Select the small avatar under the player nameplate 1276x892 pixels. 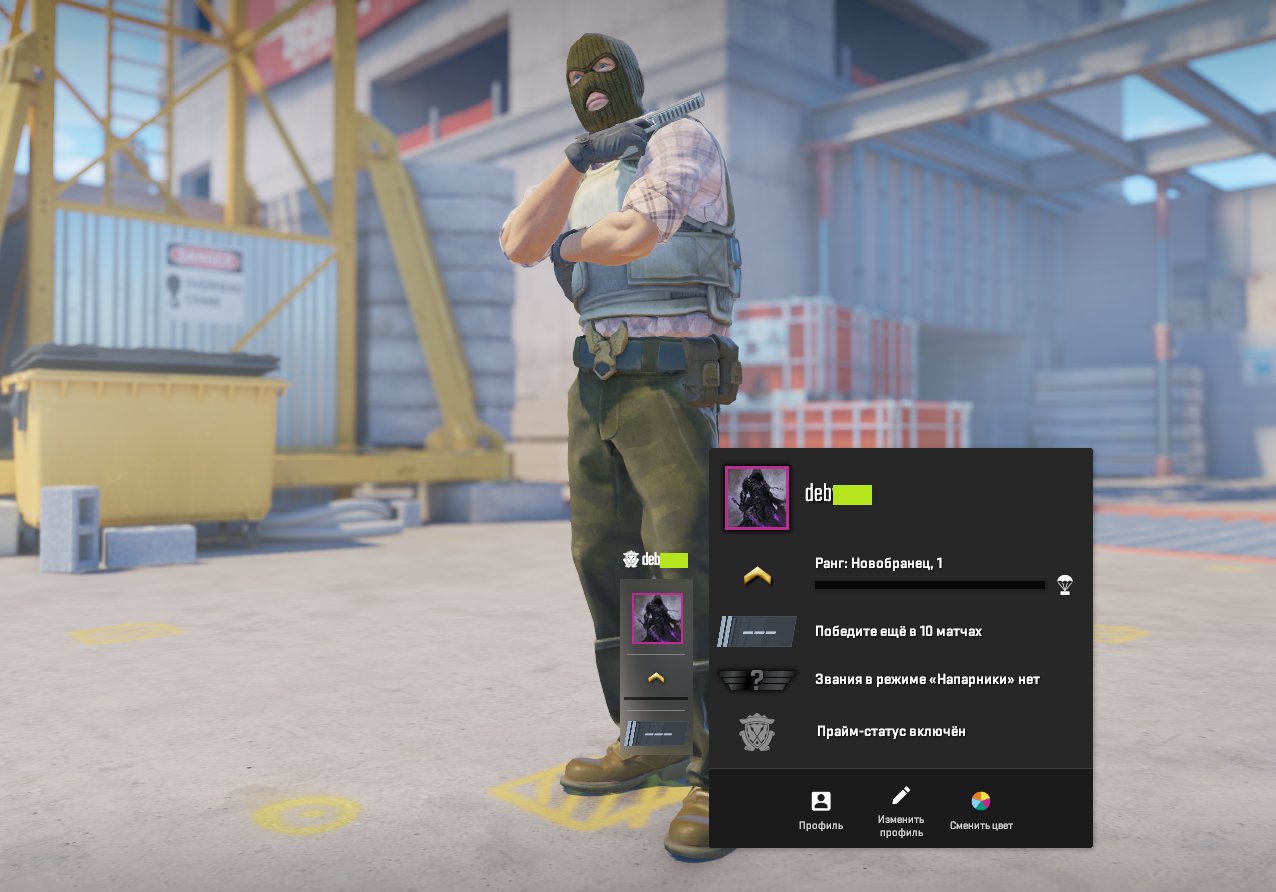pyautogui.click(x=657, y=618)
